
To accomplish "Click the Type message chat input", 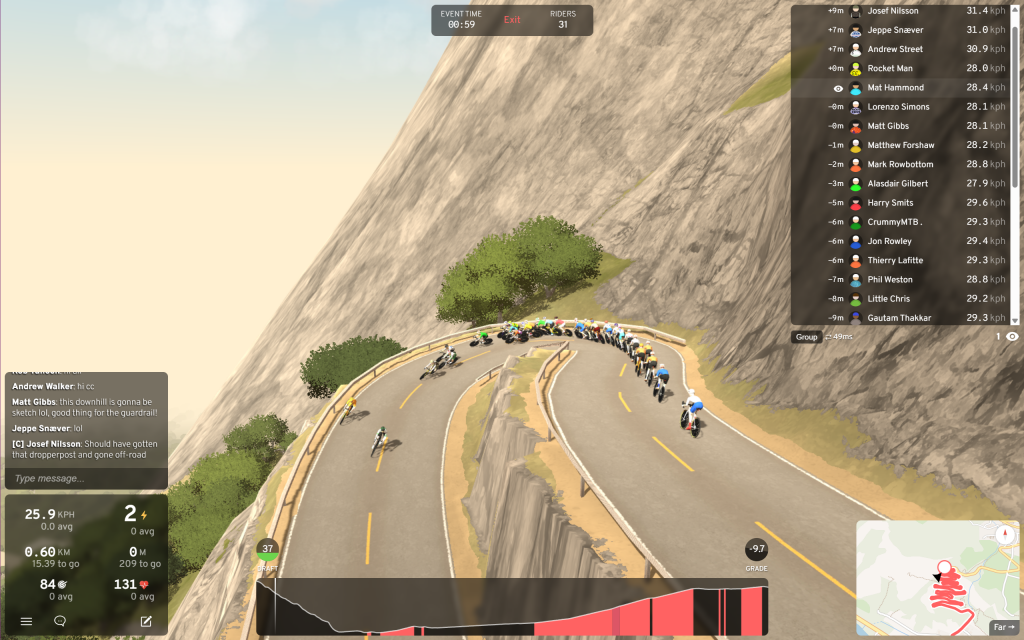I will [86, 479].
